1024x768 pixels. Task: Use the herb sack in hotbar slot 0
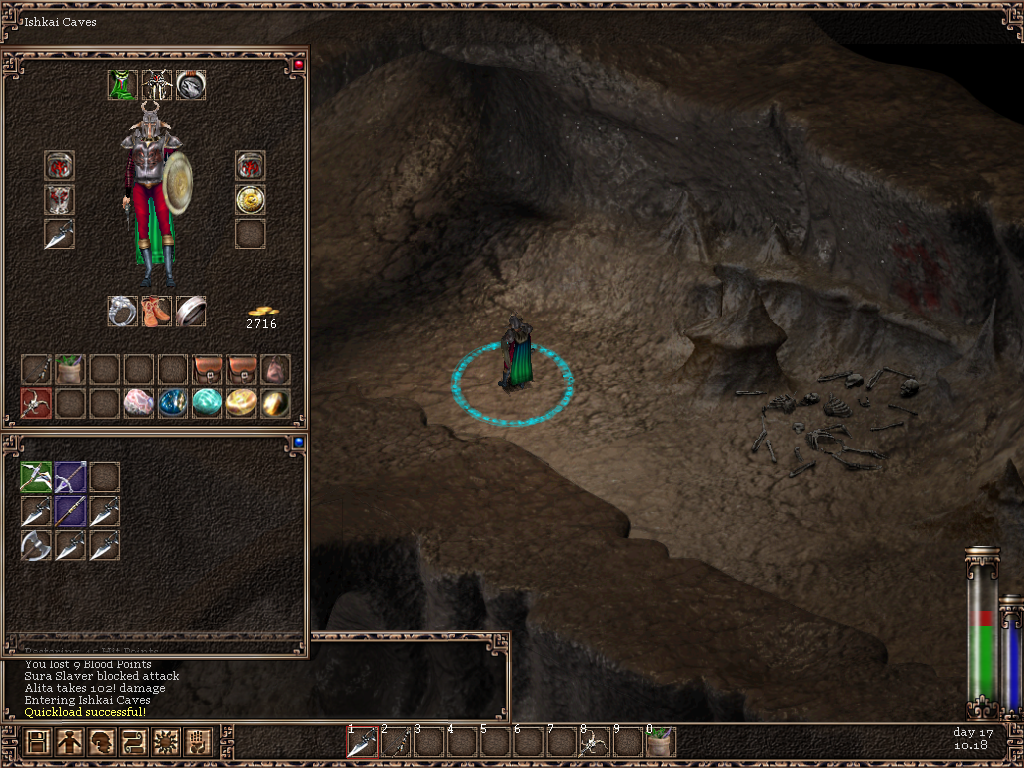[660, 743]
